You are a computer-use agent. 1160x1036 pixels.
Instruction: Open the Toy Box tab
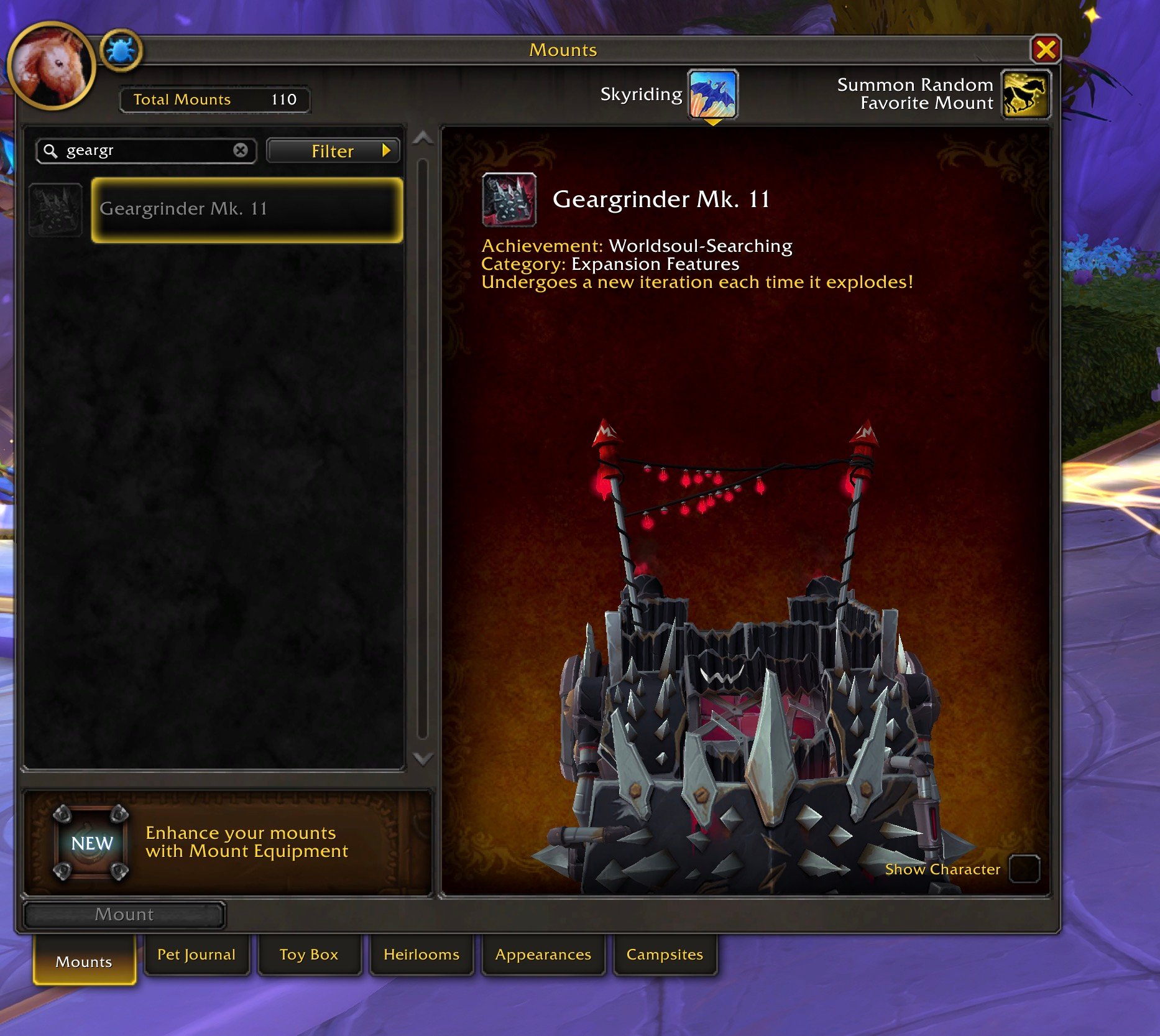(x=309, y=955)
